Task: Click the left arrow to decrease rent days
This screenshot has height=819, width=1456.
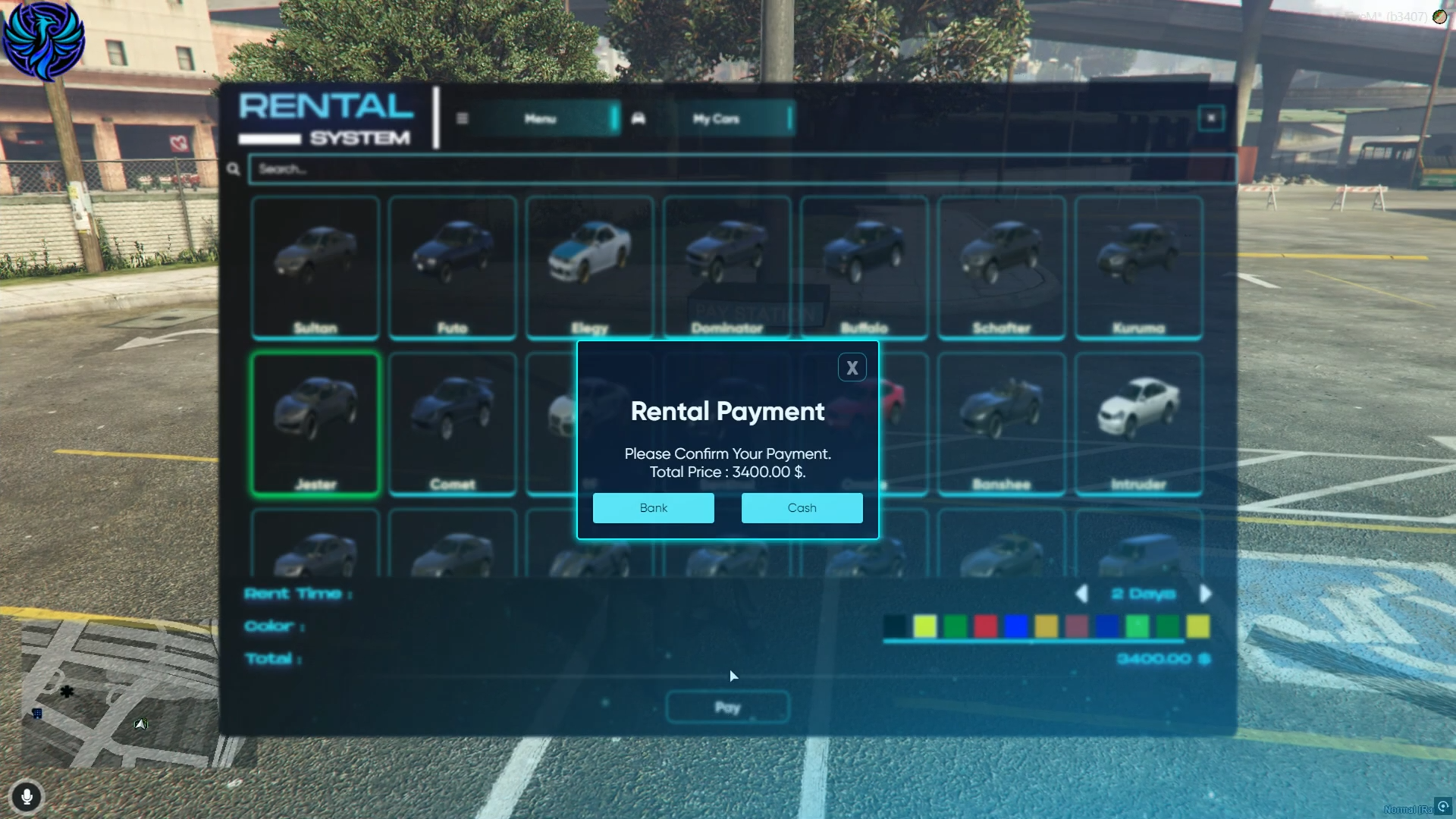Action: pyautogui.click(x=1082, y=594)
